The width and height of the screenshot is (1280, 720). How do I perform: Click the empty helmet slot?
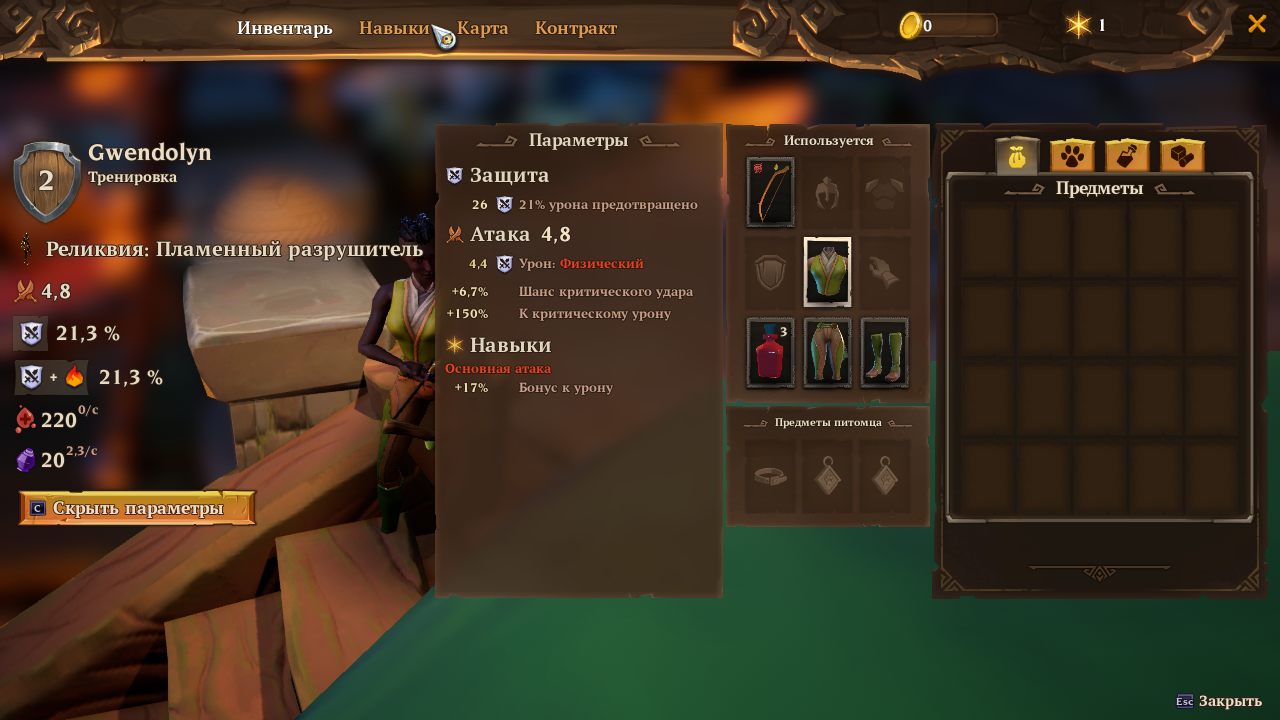tap(827, 190)
